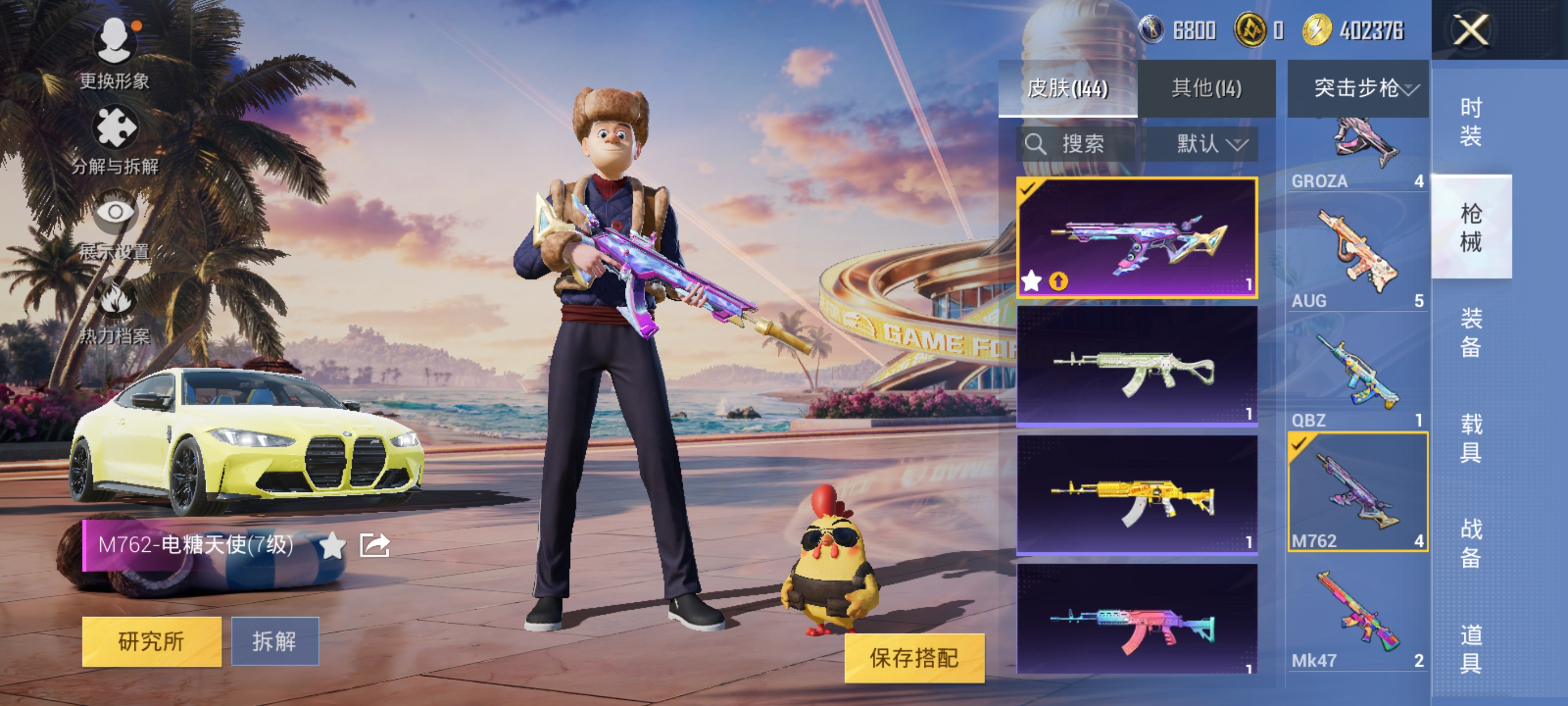Select the yellow gold M762 skin
Viewport: 1568px width, 706px height.
click(x=1136, y=494)
